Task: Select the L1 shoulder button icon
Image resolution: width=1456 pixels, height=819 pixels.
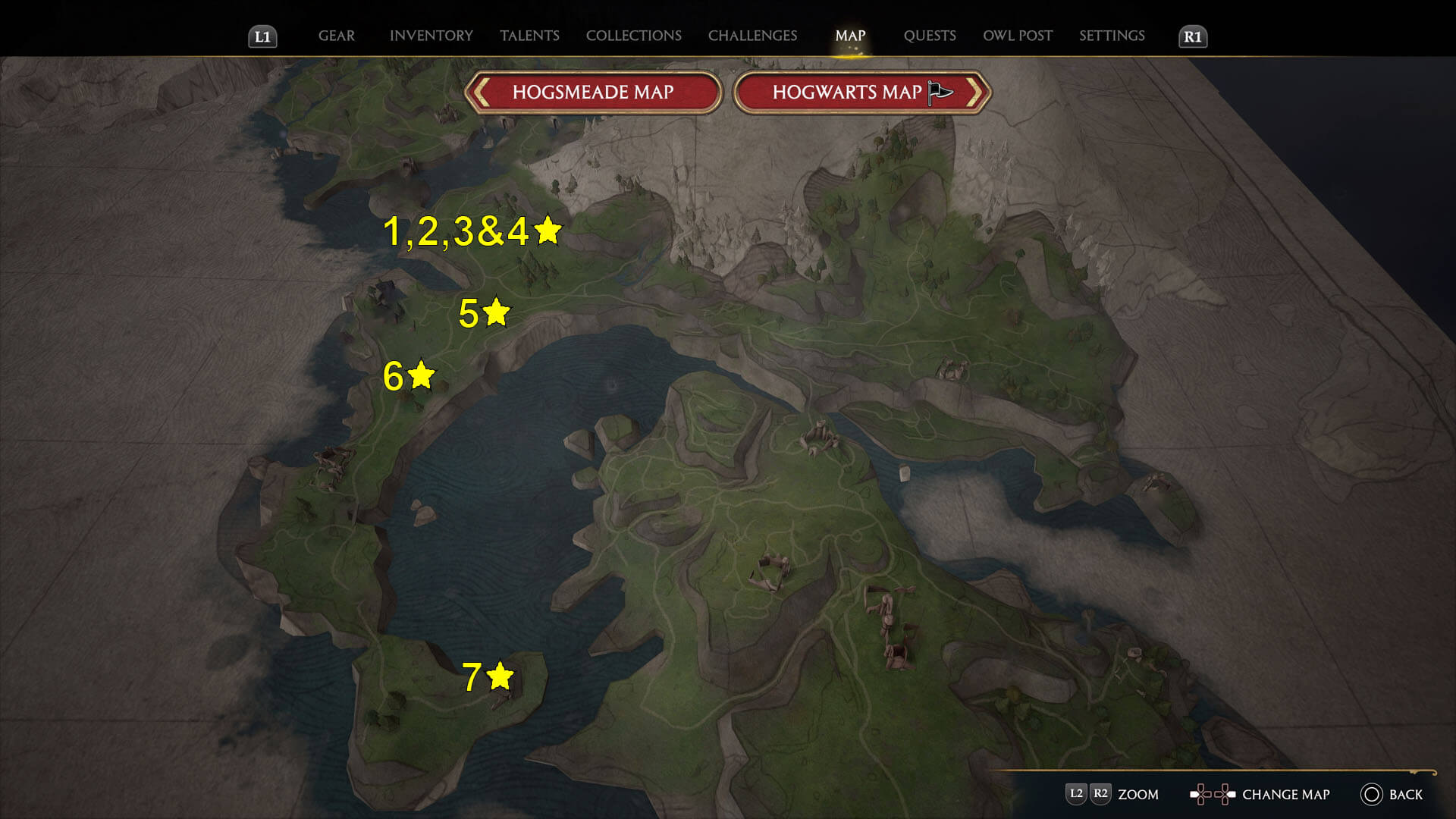Action: coord(263,35)
